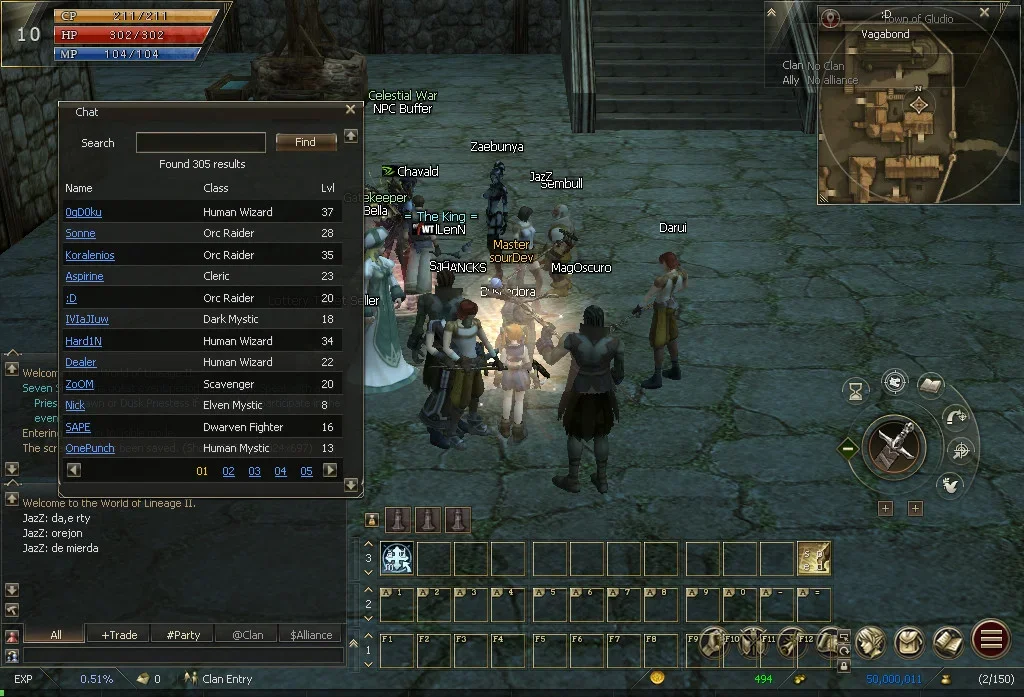
Task: Open the inventory backpack icon
Action: 909,640
